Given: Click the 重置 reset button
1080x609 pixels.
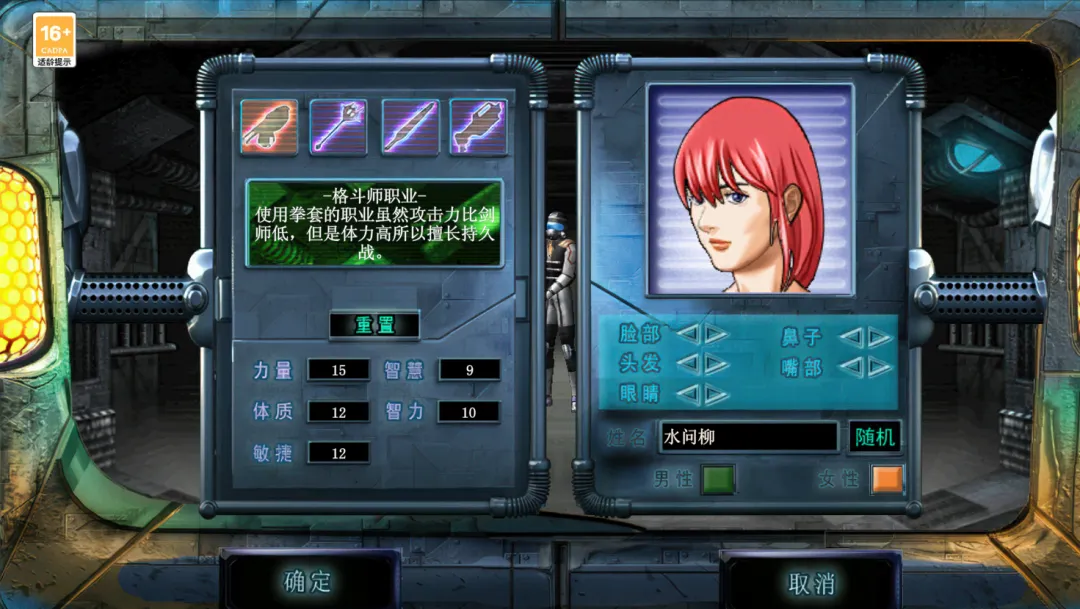Looking at the screenshot, I should 374,325.
